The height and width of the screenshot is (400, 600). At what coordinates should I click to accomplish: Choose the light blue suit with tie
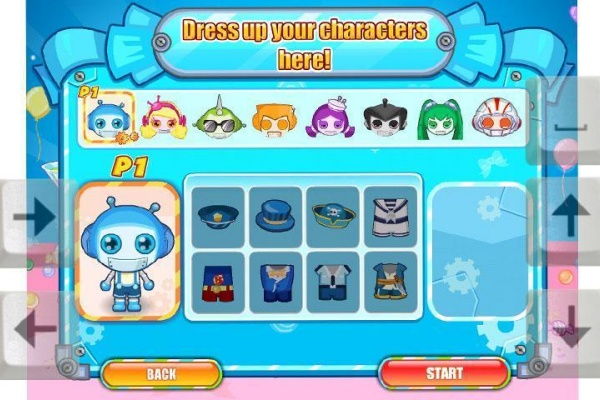[333, 281]
